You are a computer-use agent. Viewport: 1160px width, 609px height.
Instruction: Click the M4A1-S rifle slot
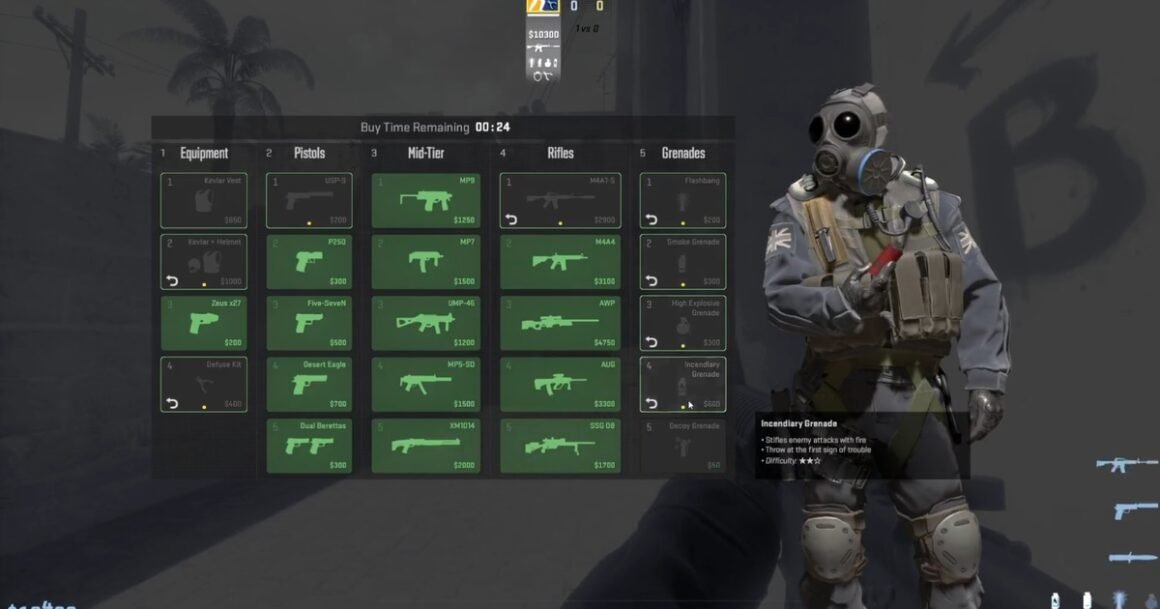click(x=559, y=200)
